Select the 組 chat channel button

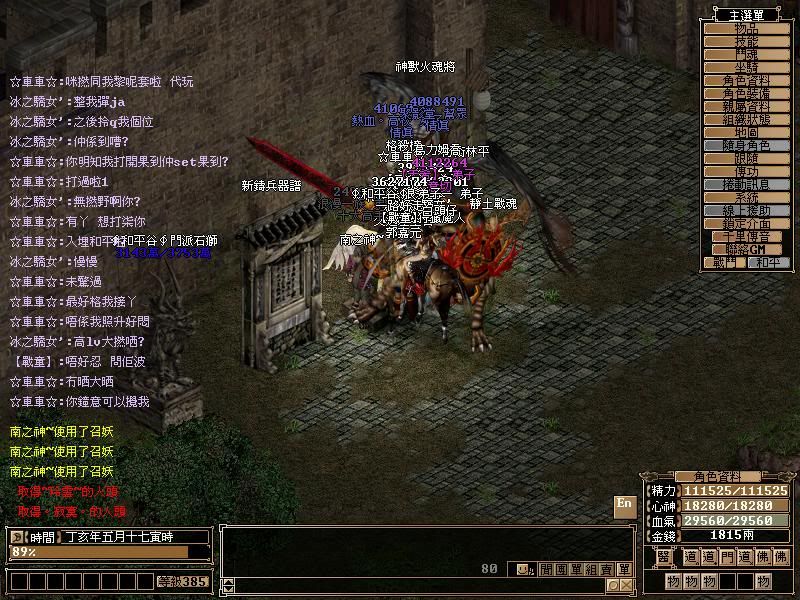click(592, 570)
